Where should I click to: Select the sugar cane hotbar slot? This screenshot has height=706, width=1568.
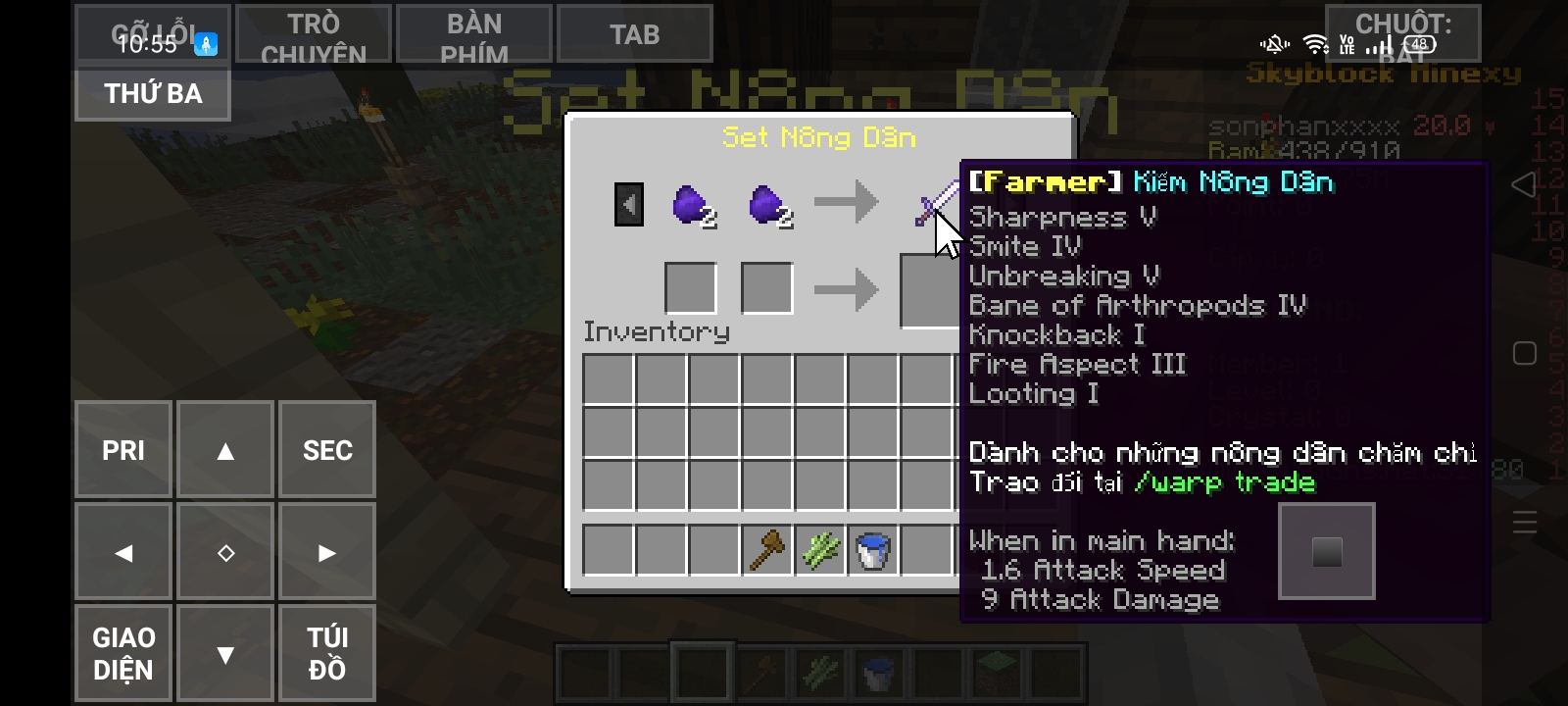coord(820,550)
